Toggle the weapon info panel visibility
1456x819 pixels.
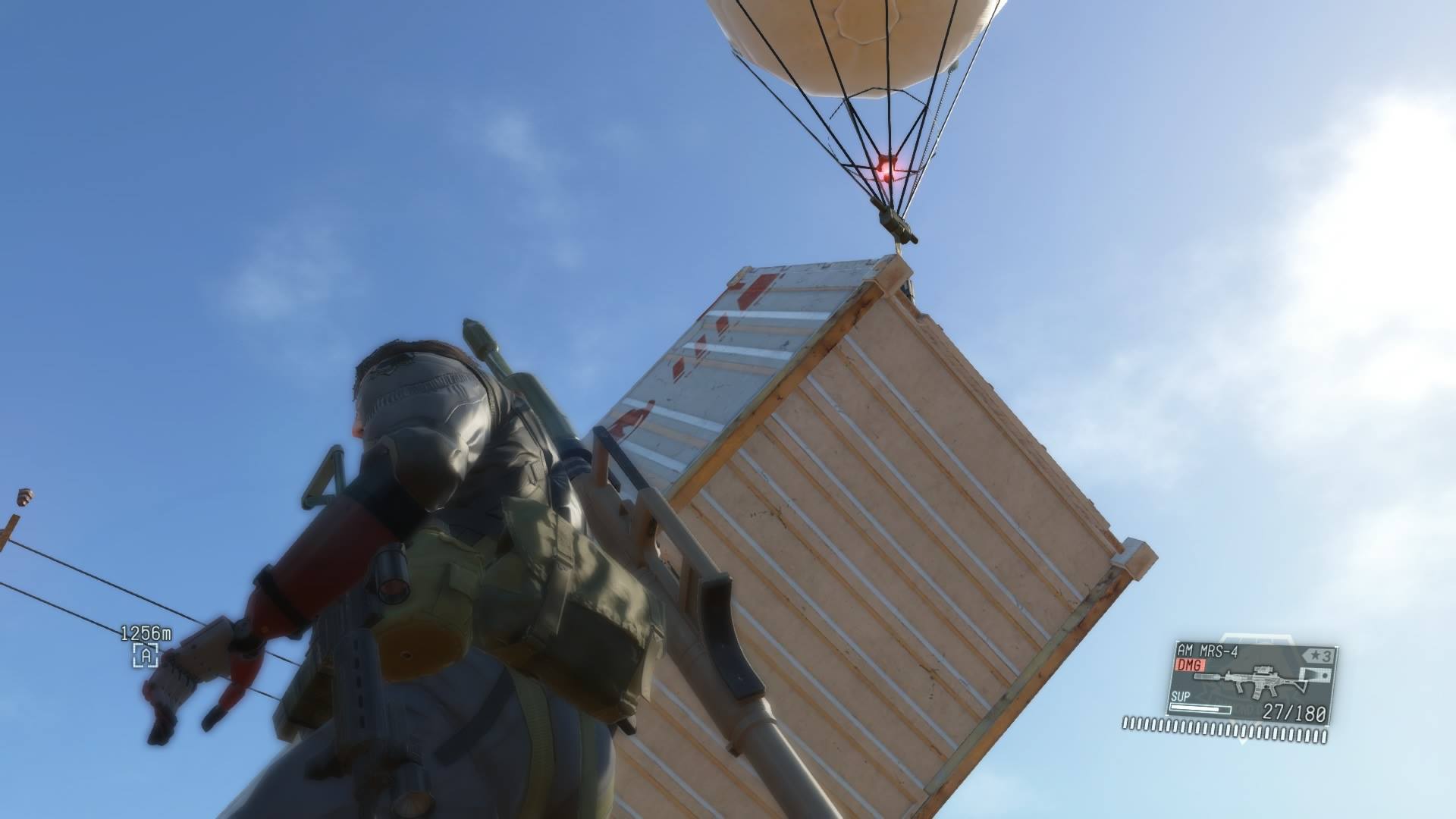pyautogui.click(x=1251, y=682)
